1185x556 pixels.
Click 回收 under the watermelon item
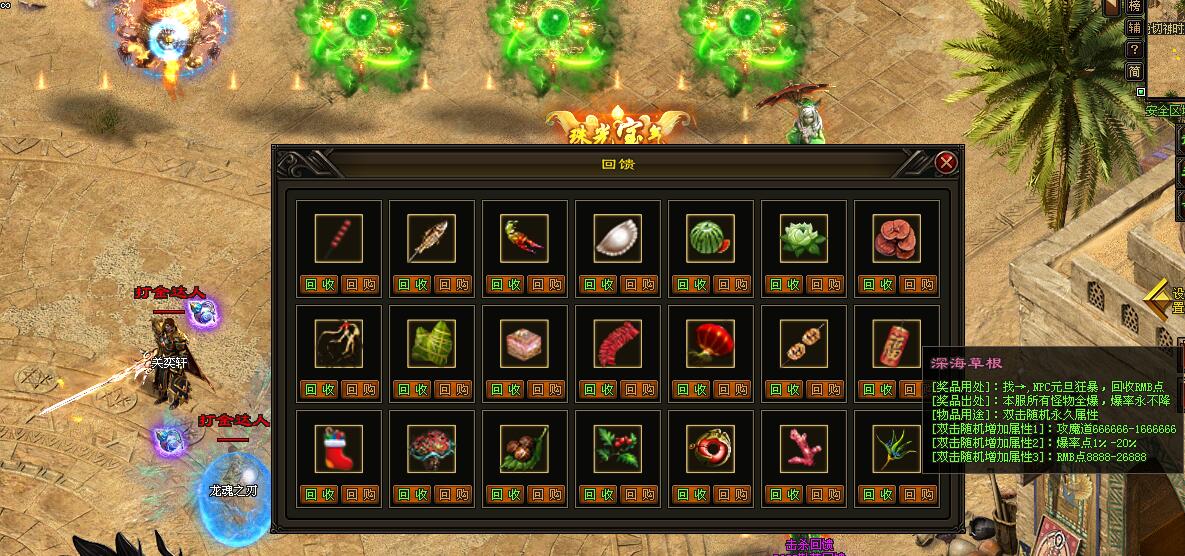point(691,284)
